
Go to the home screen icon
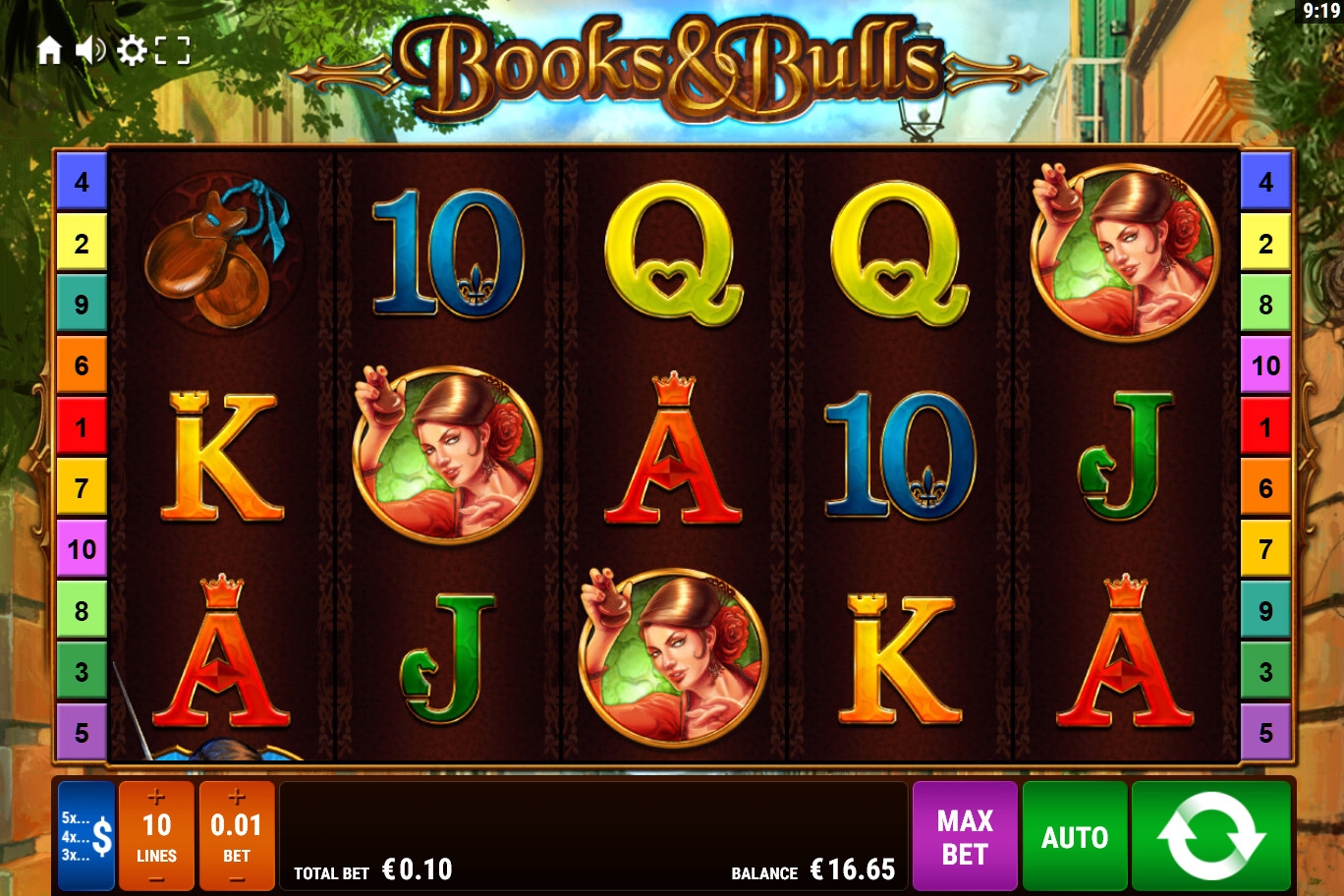[49, 50]
